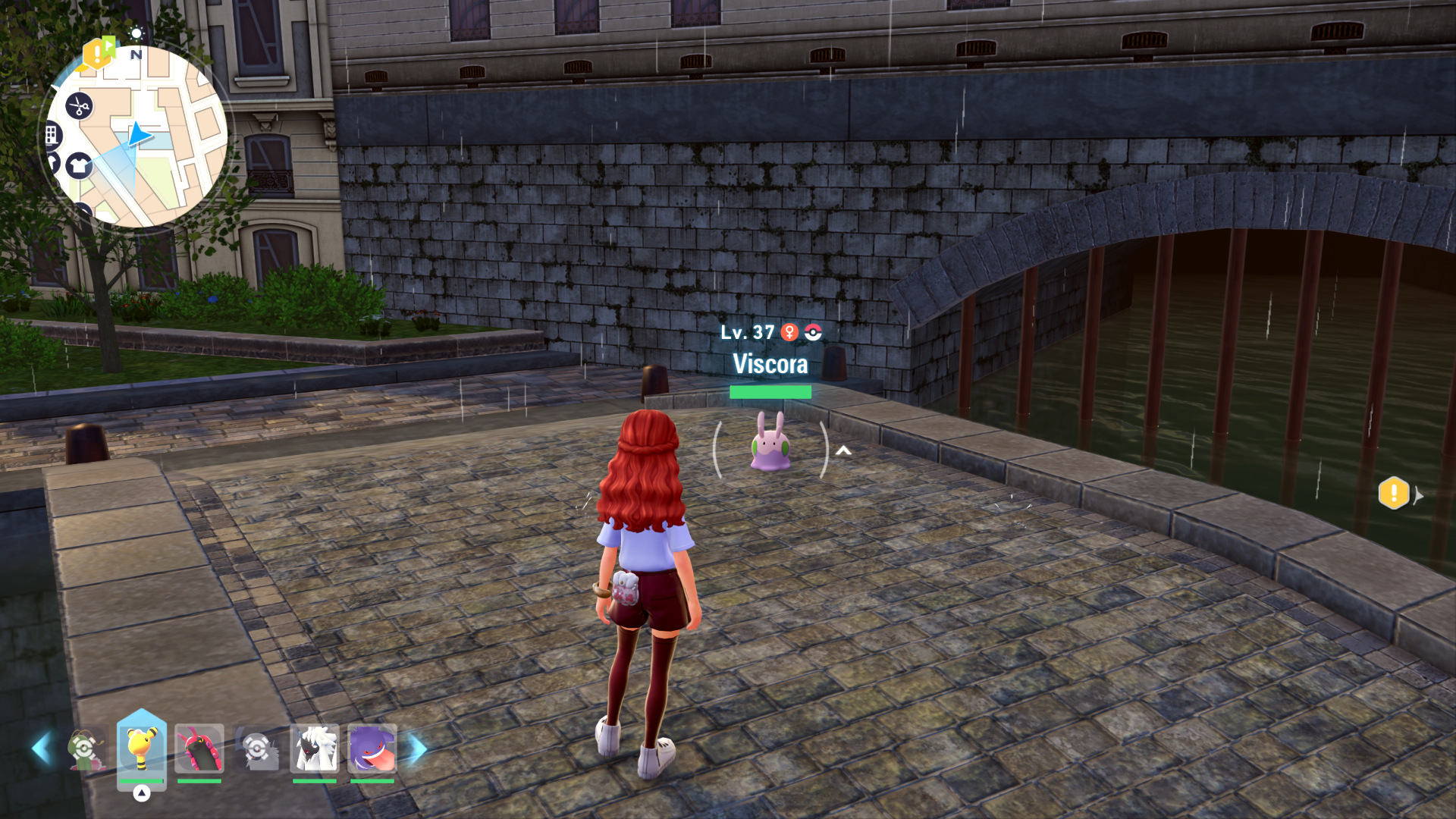Pick Gengar from the party bar
Image resolution: width=1456 pixels, height=819 pixels.
[x=372, y=748]
